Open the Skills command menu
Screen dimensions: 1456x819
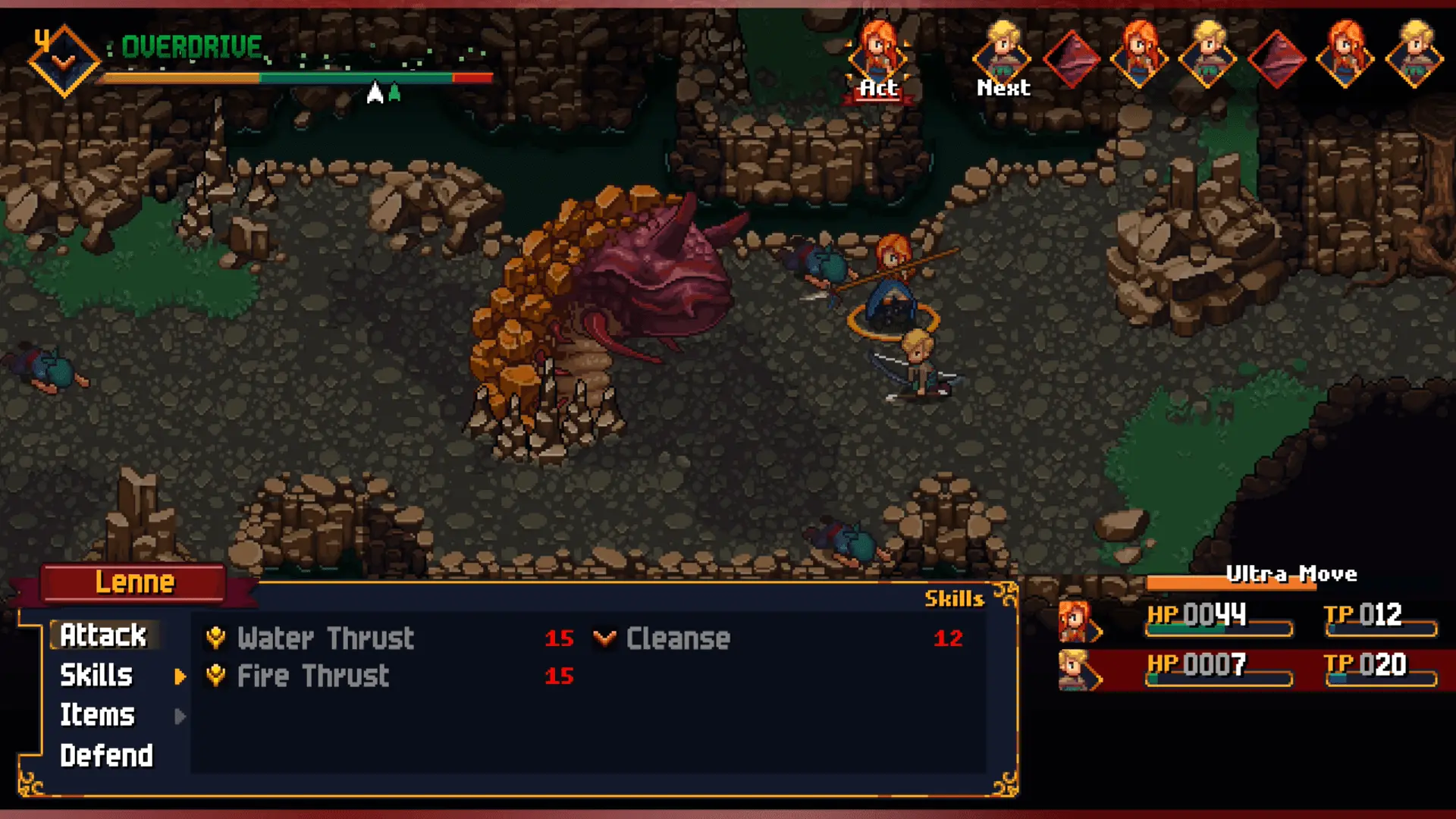[96, 676]
